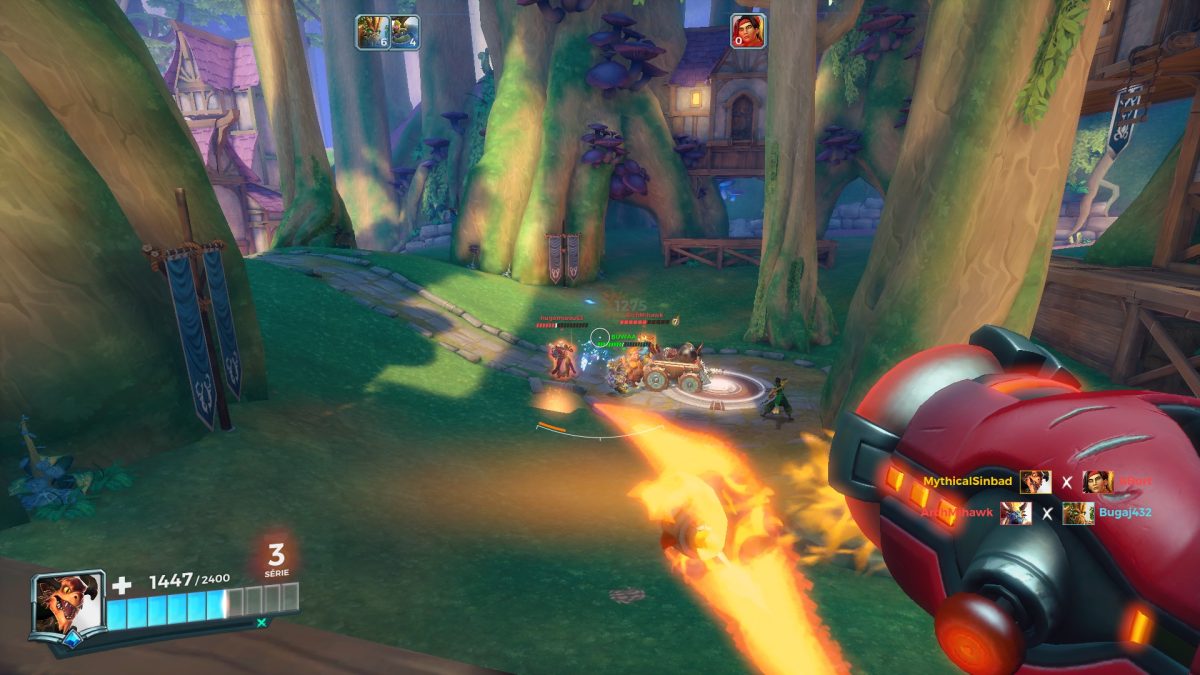Click the tree champion portrait beside Bugaj432
This screenshot has height=675, width=1200.
click(x=1078, y=513)
